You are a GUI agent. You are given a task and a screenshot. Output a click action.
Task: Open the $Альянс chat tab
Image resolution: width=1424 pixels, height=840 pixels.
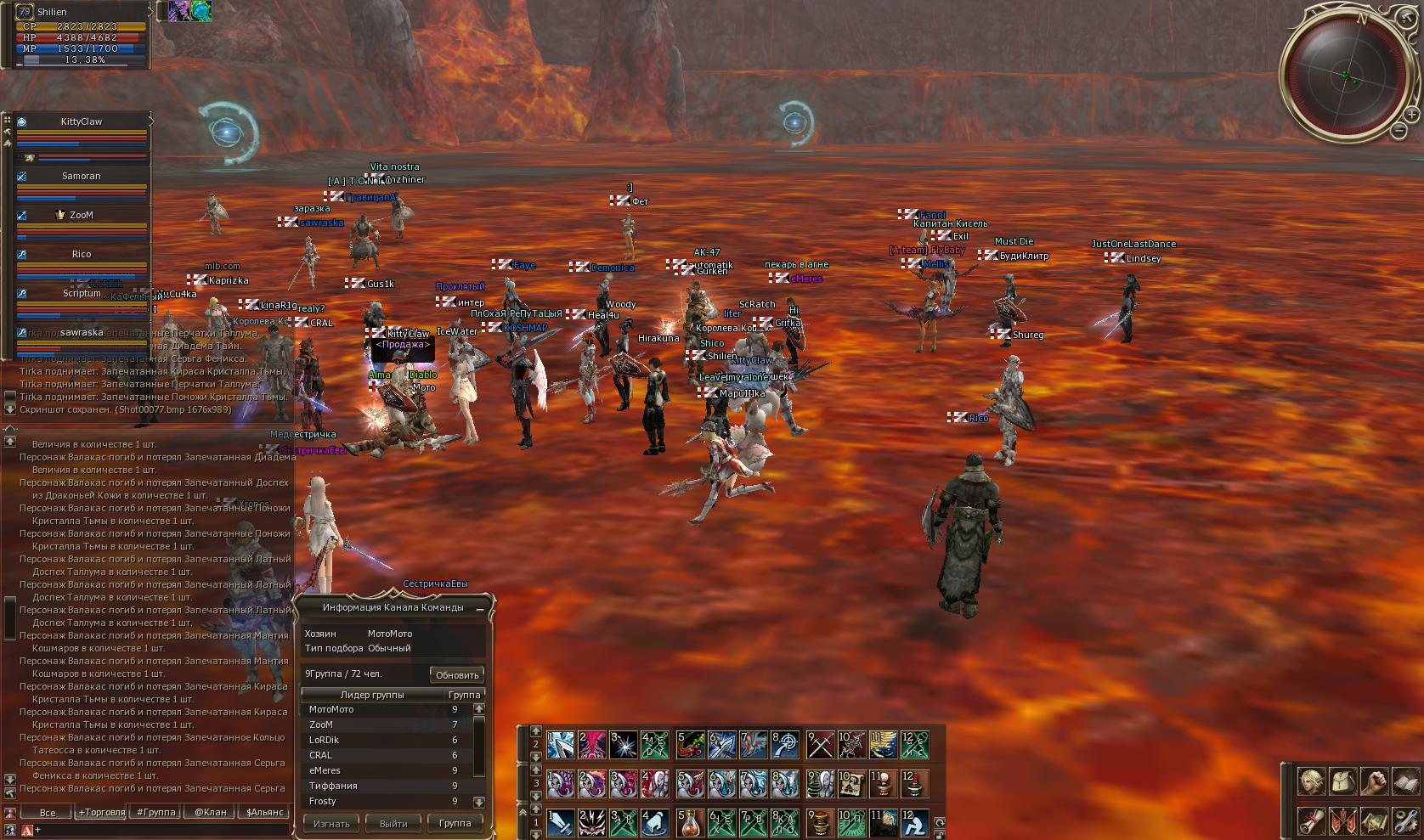264,812
